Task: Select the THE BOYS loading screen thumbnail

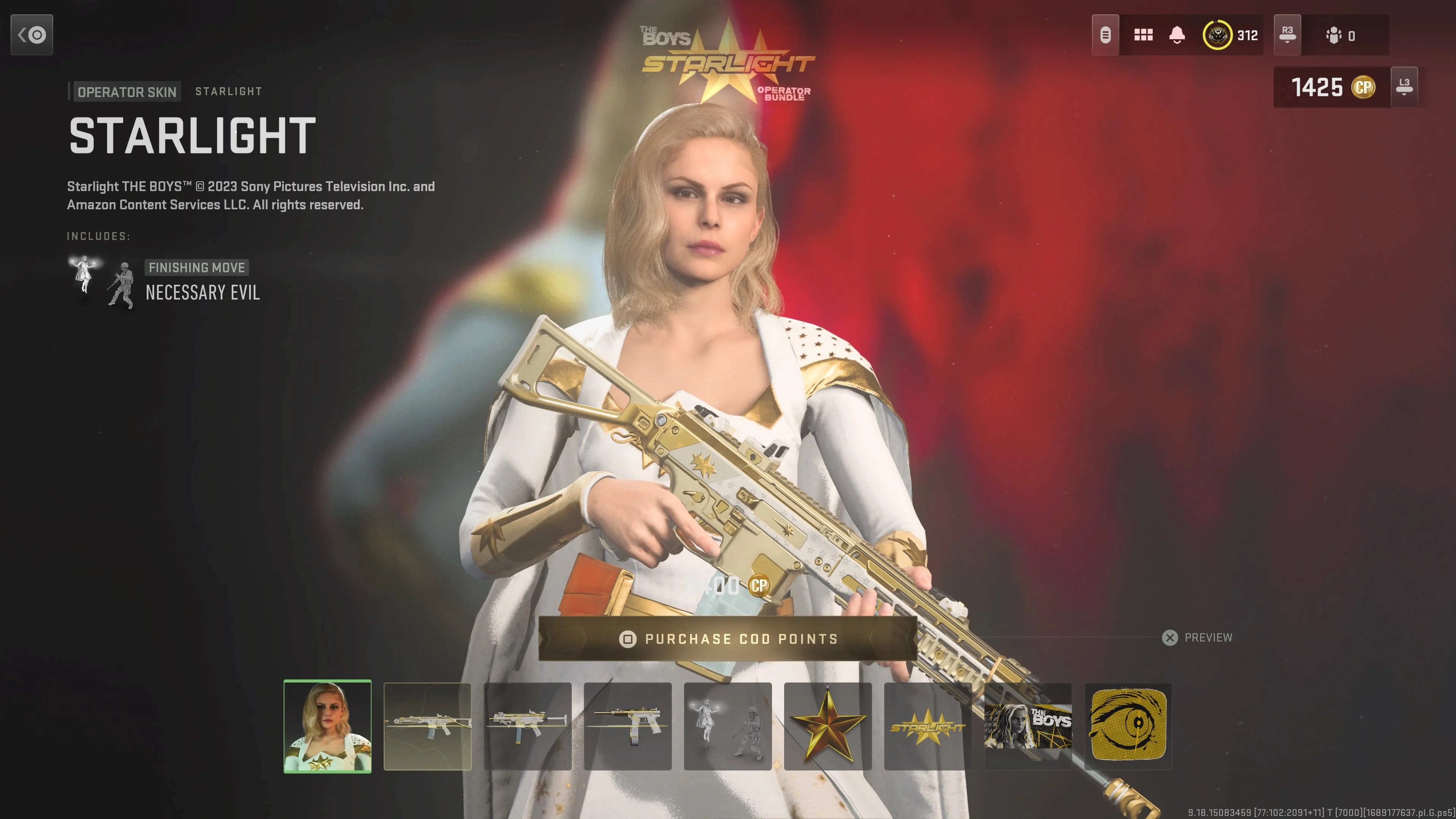Action: tap(1028, 727)
